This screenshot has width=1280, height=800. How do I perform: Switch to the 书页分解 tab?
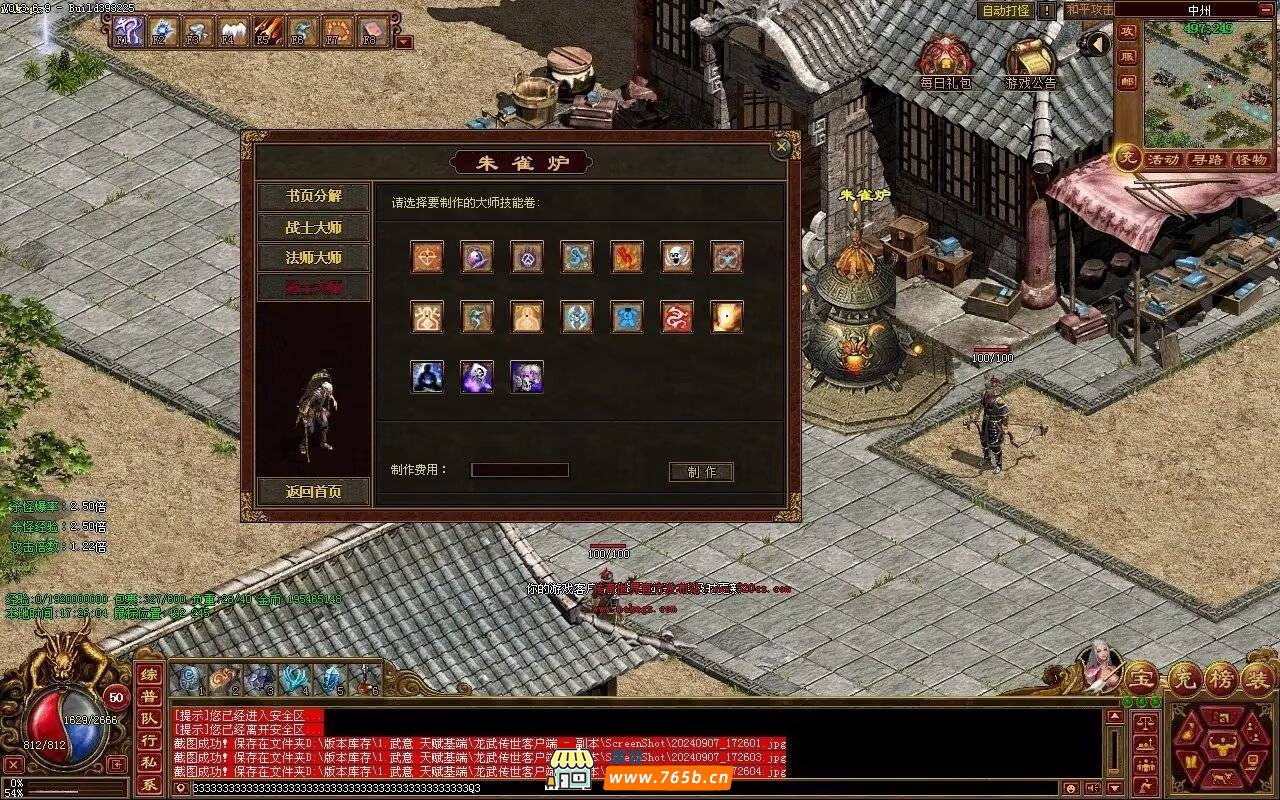313,196
